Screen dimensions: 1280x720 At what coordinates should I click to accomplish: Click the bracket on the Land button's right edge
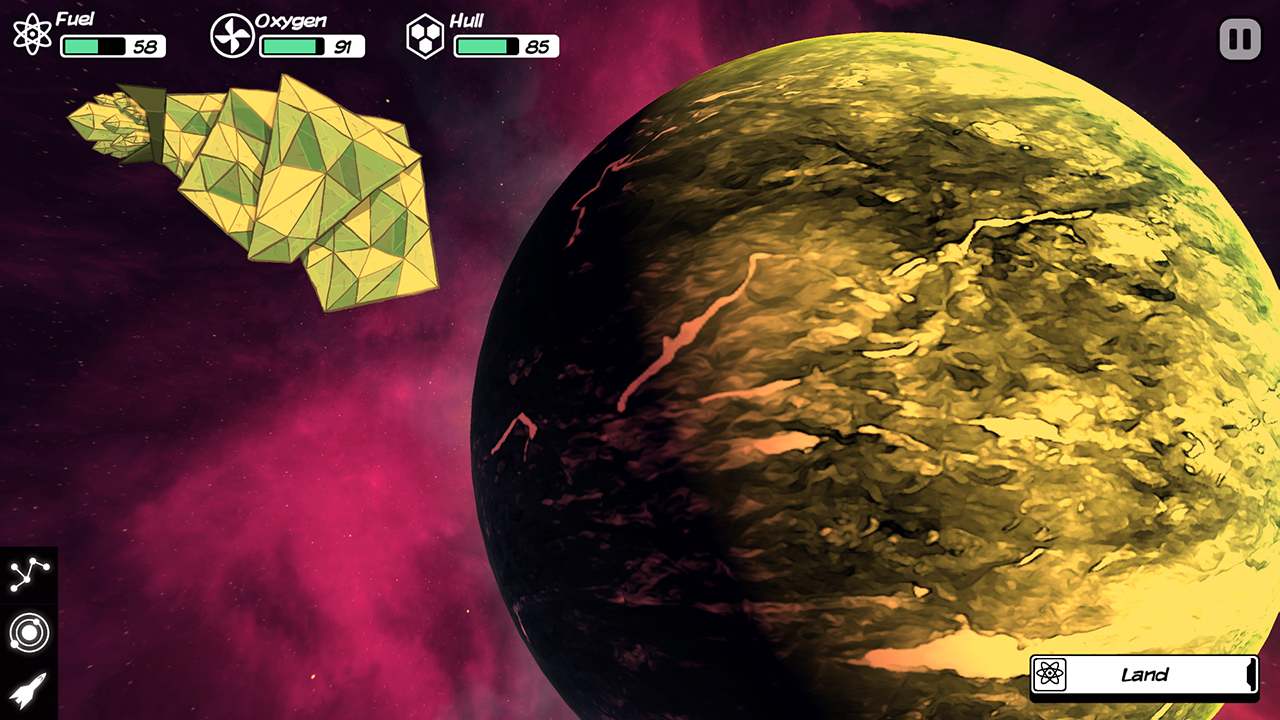click(1252, 675)
